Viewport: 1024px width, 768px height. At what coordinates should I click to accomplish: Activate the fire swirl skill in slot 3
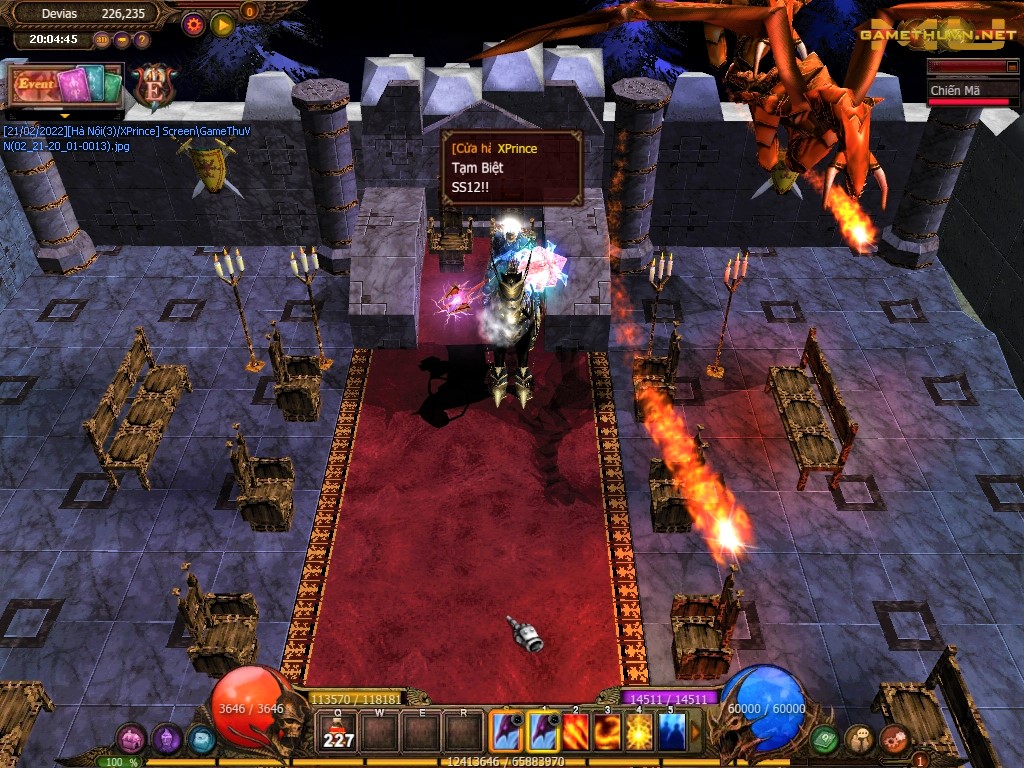607,733
